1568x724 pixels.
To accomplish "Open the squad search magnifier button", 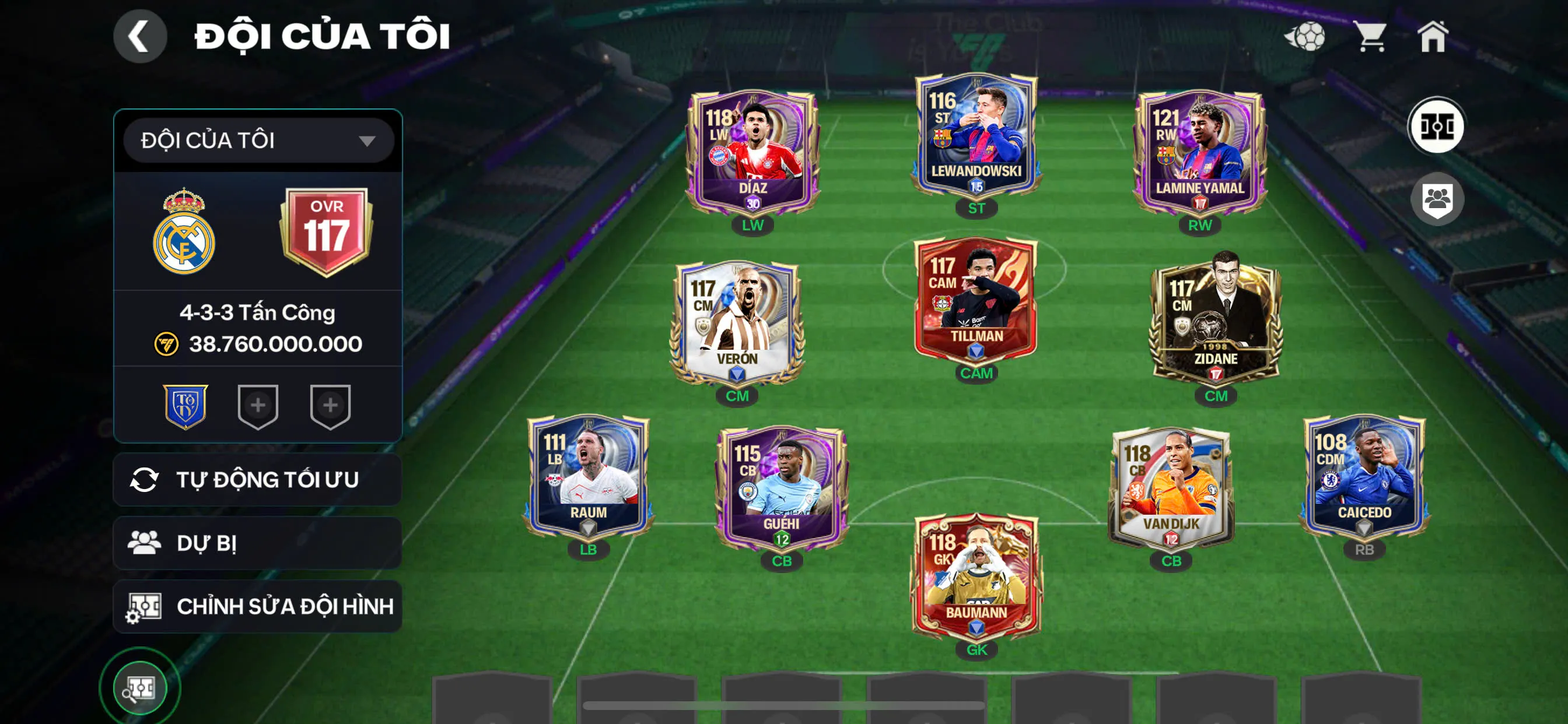I will pos(139,688).
